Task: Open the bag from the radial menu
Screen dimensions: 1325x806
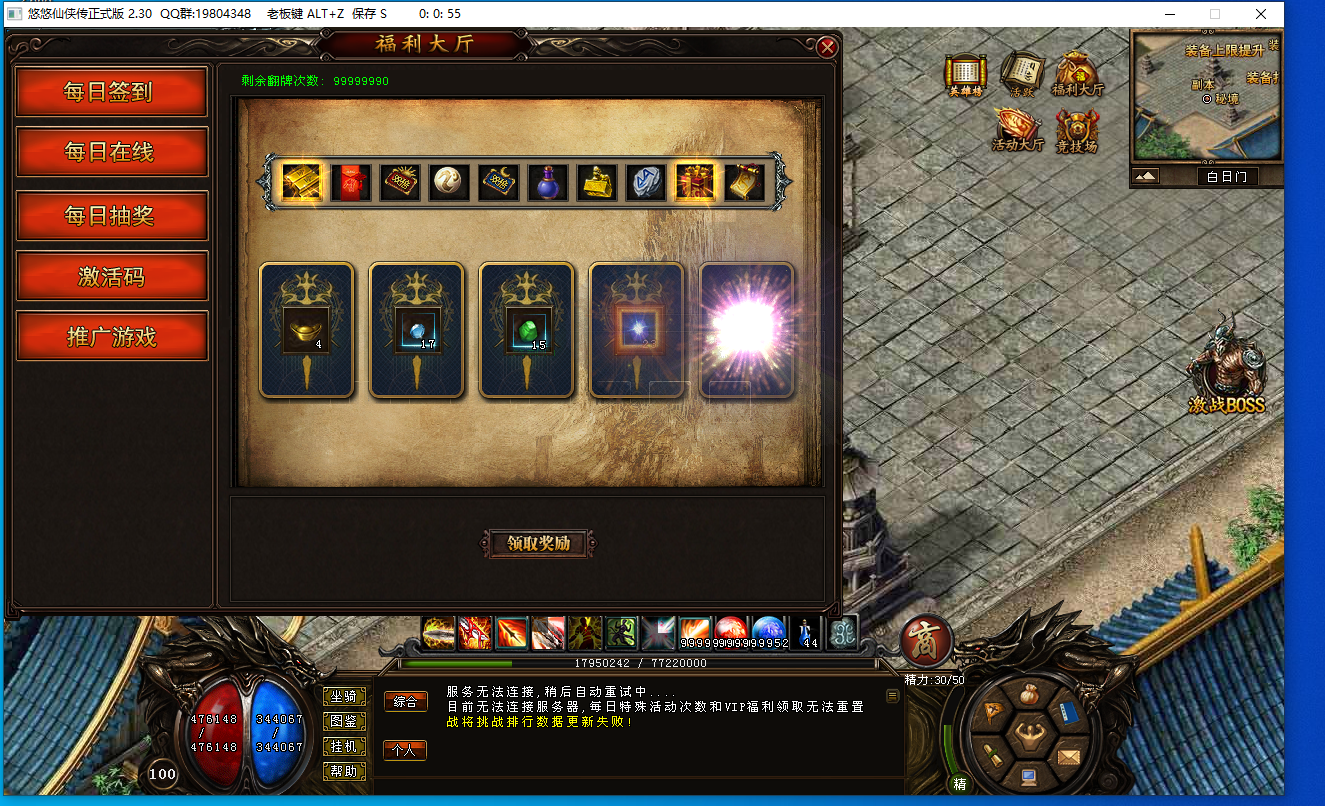Action: coord(1030,696)
